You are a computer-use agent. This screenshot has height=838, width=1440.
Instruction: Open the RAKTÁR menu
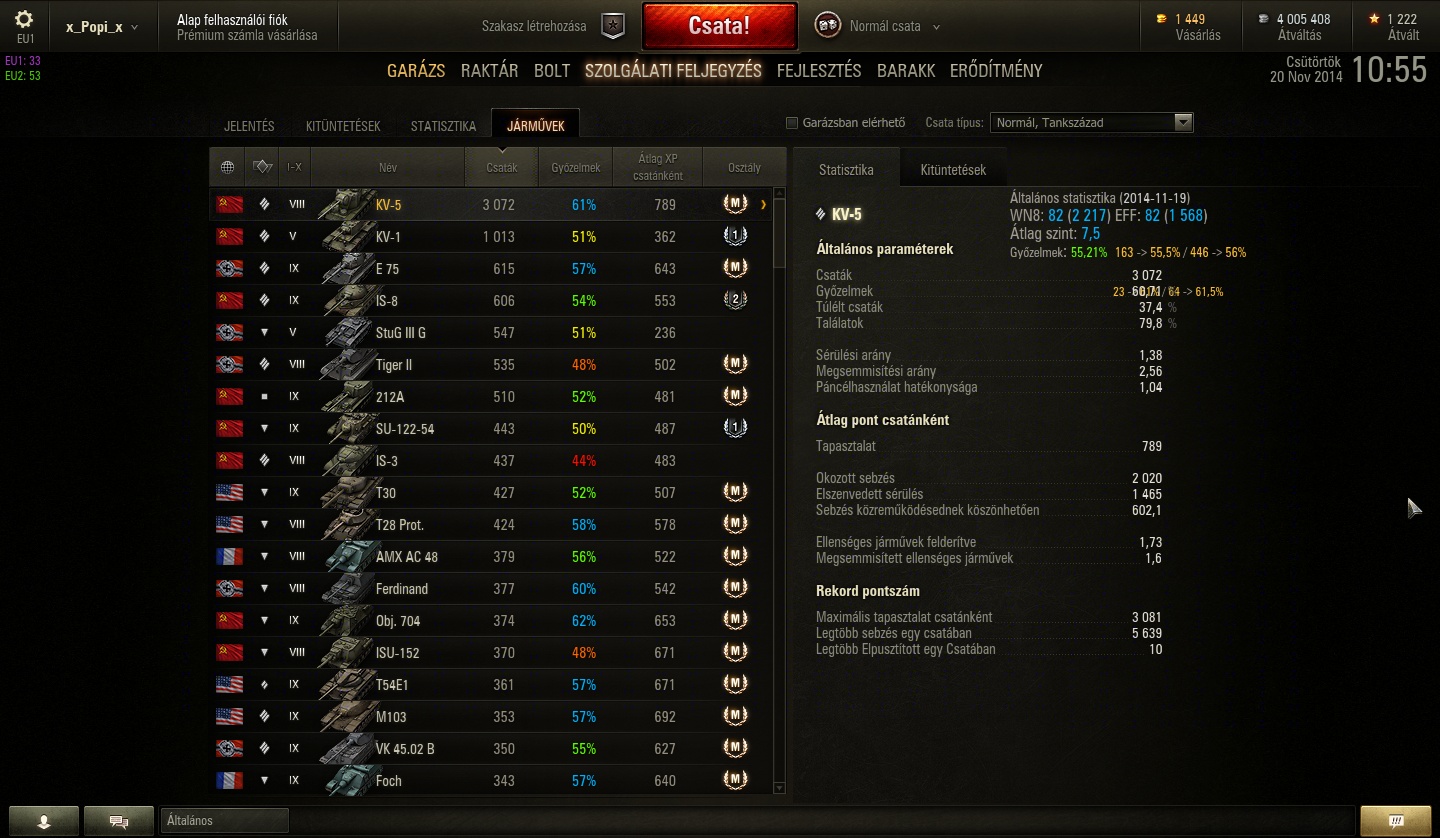click(489, 71)
